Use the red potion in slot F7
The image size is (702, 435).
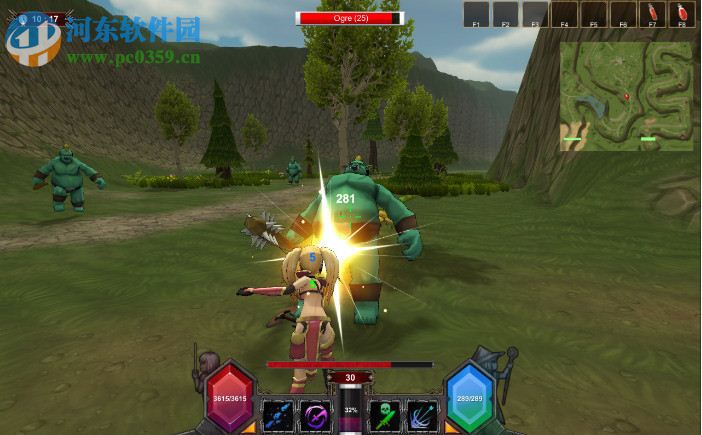coord(653,14)
